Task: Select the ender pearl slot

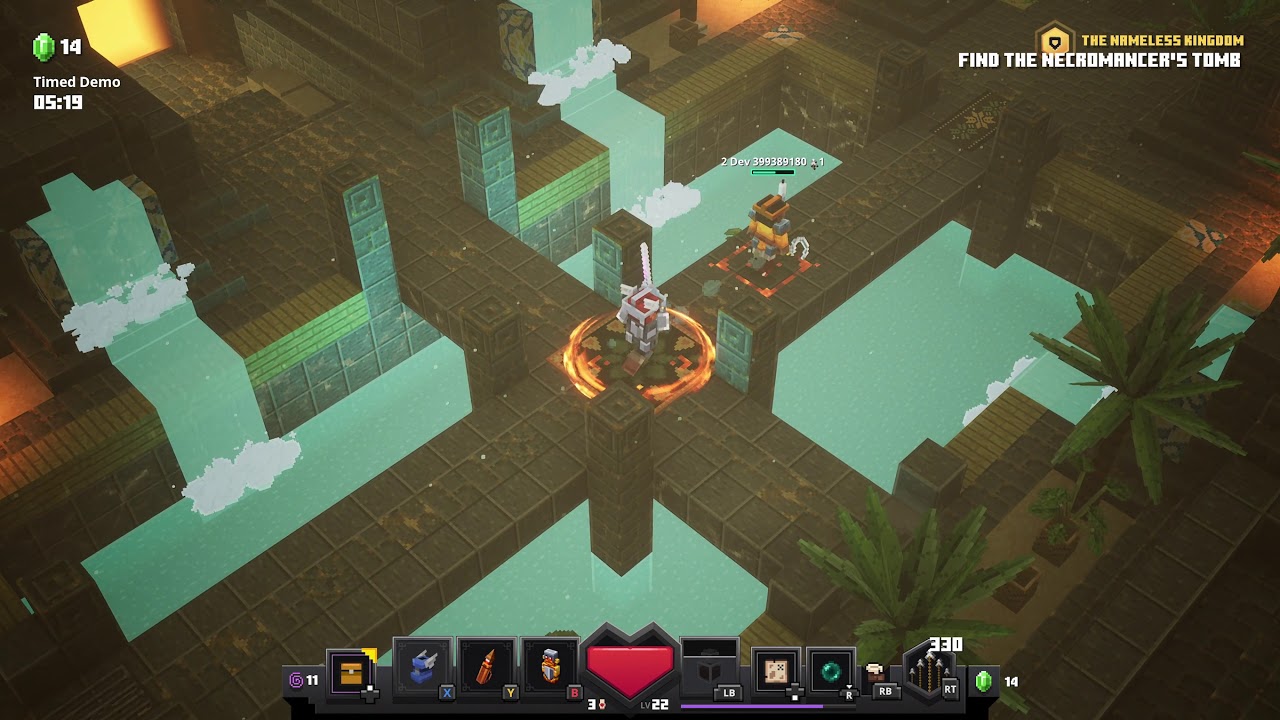Action: 831,671
